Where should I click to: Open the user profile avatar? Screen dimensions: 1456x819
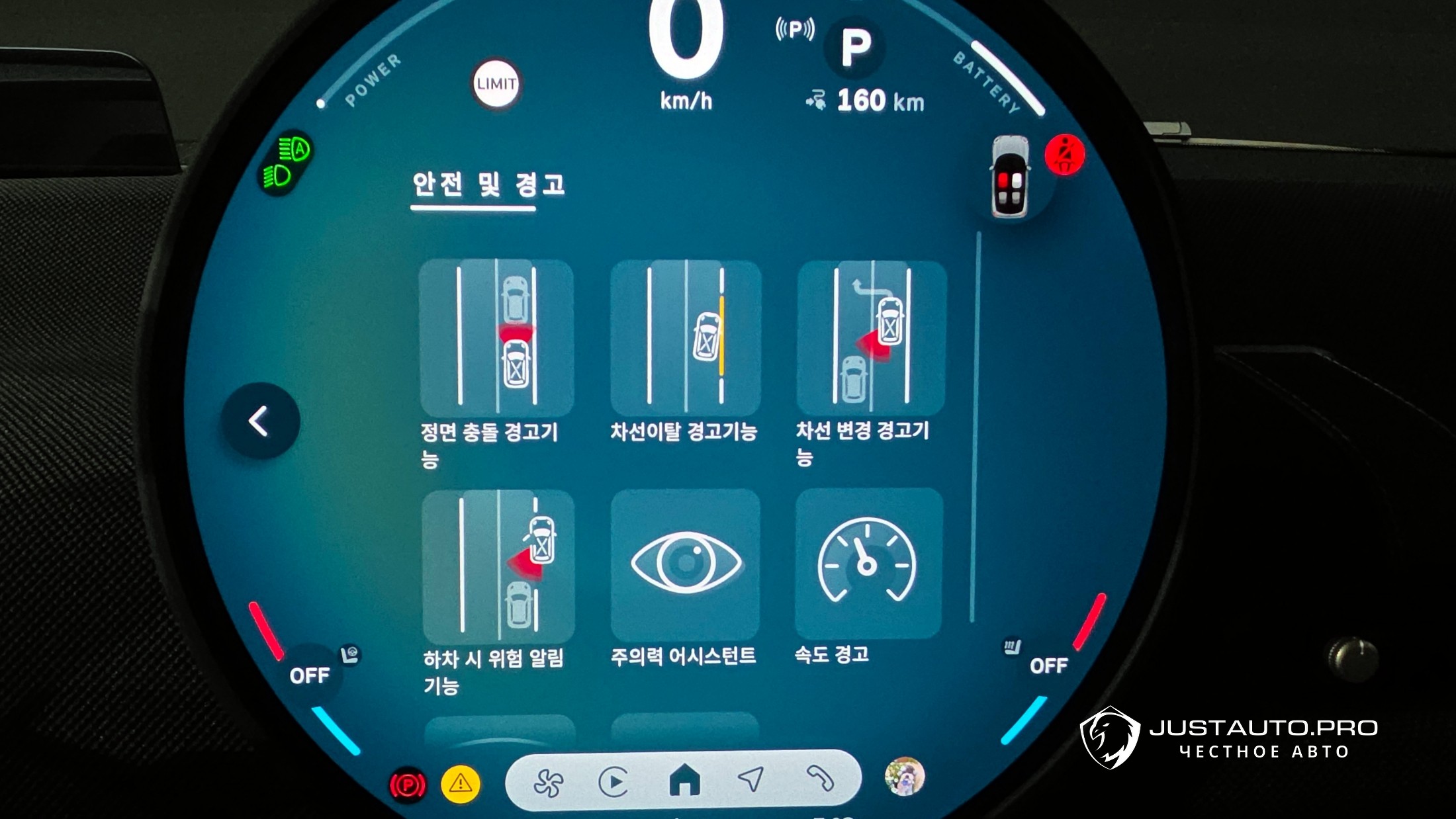[904, 776]
